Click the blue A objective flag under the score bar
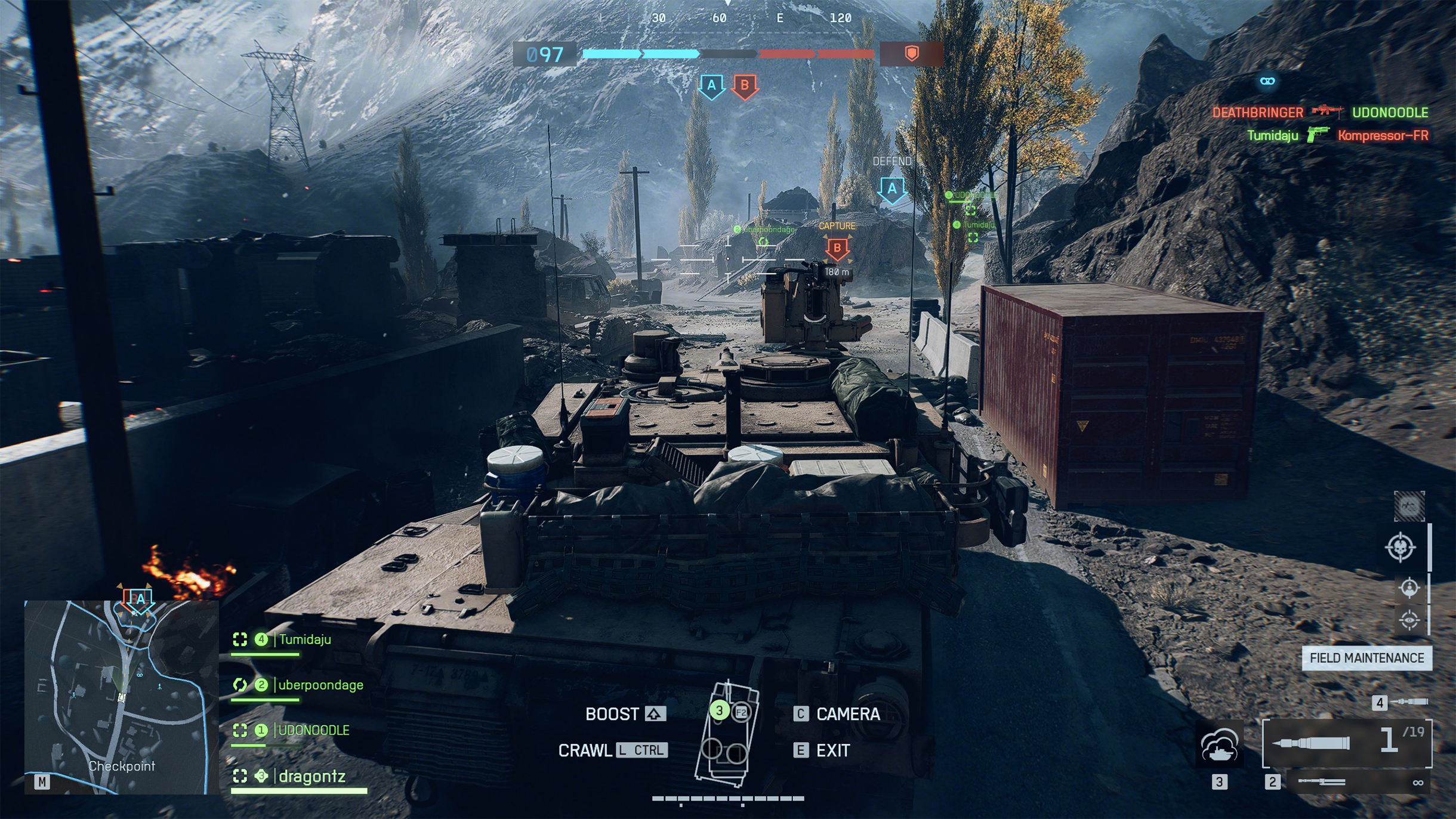The height and width of the screenshot is (819, 1456). (711, 86)
